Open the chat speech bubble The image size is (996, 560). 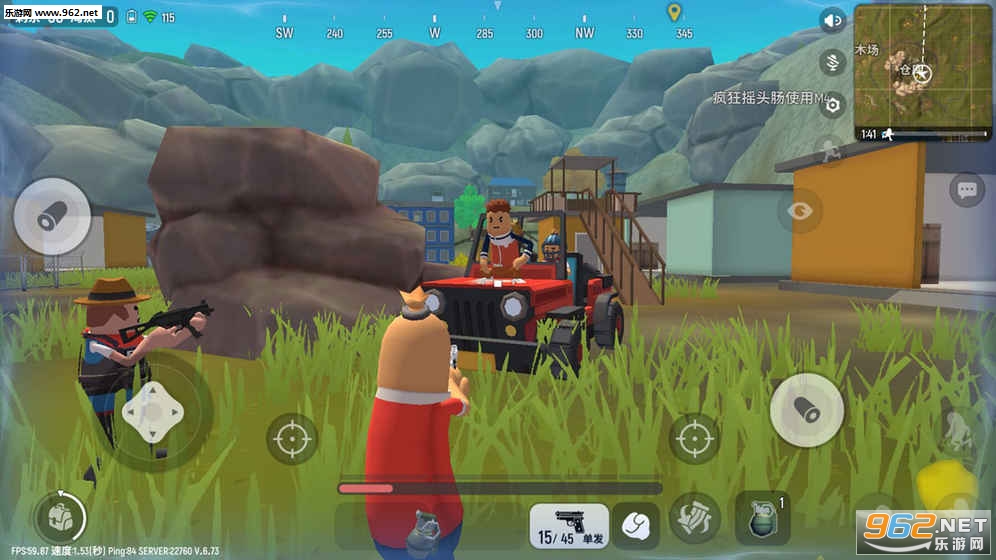[x=966, y=189]
